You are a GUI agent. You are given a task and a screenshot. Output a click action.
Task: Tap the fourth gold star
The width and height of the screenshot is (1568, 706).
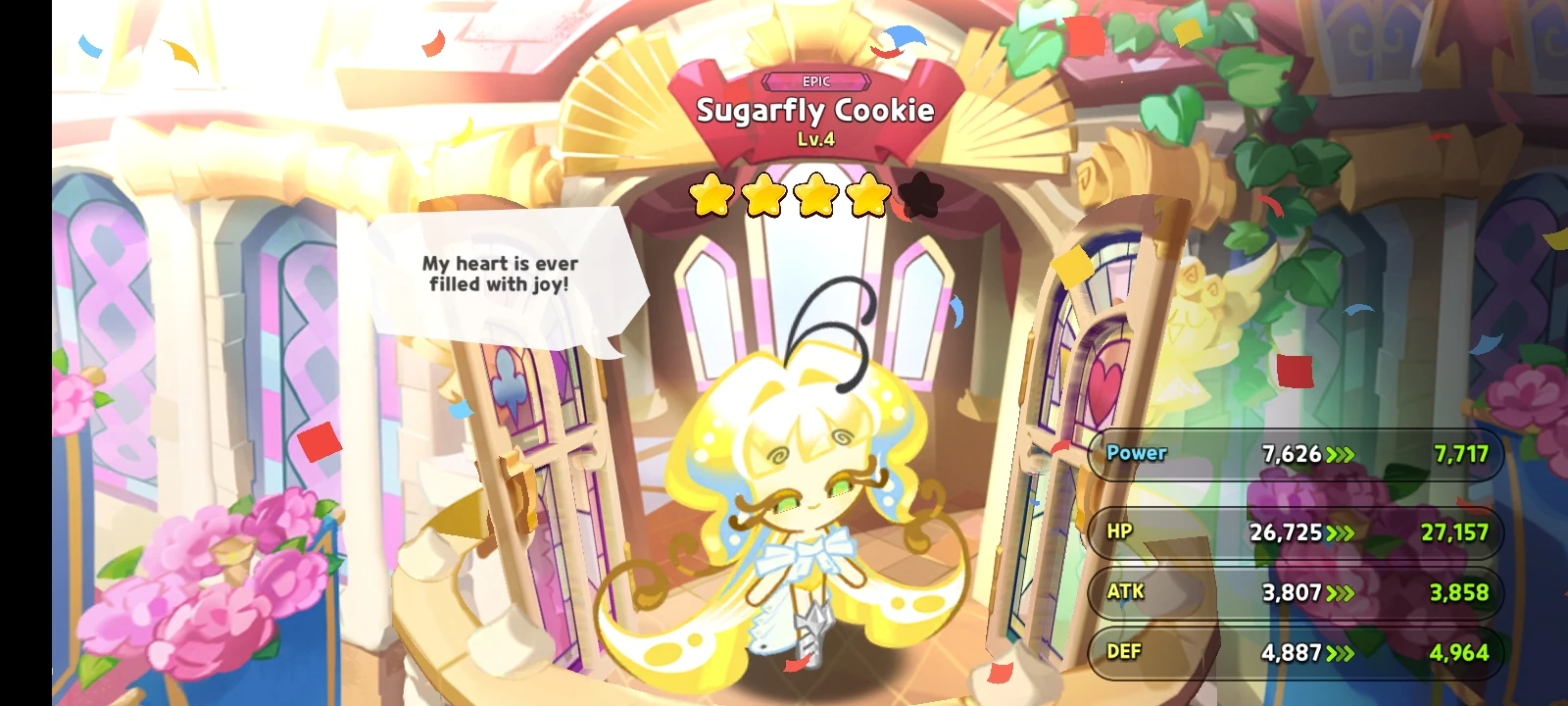coord(866,193)
